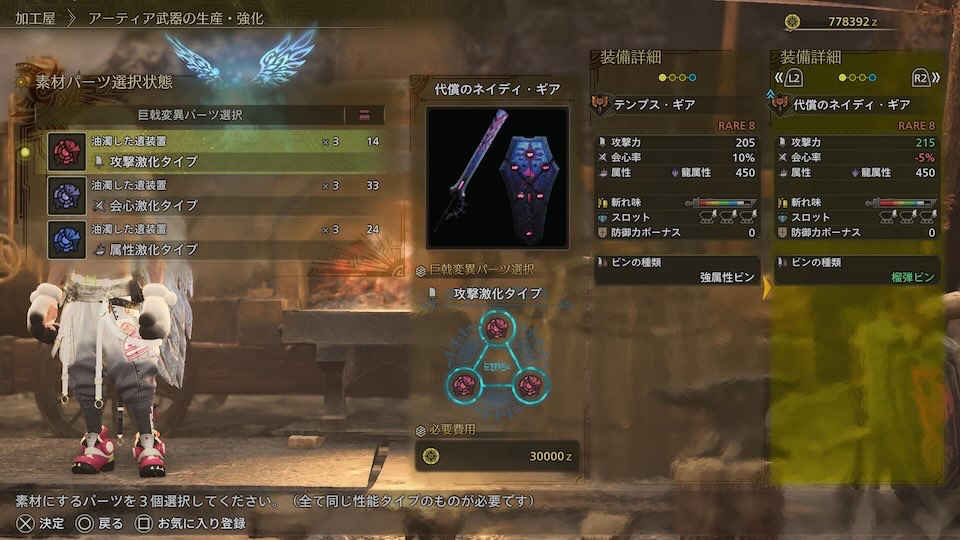Open the テンプス・ギア equipment detail panel
960x540 pixels.
(676, 104)
